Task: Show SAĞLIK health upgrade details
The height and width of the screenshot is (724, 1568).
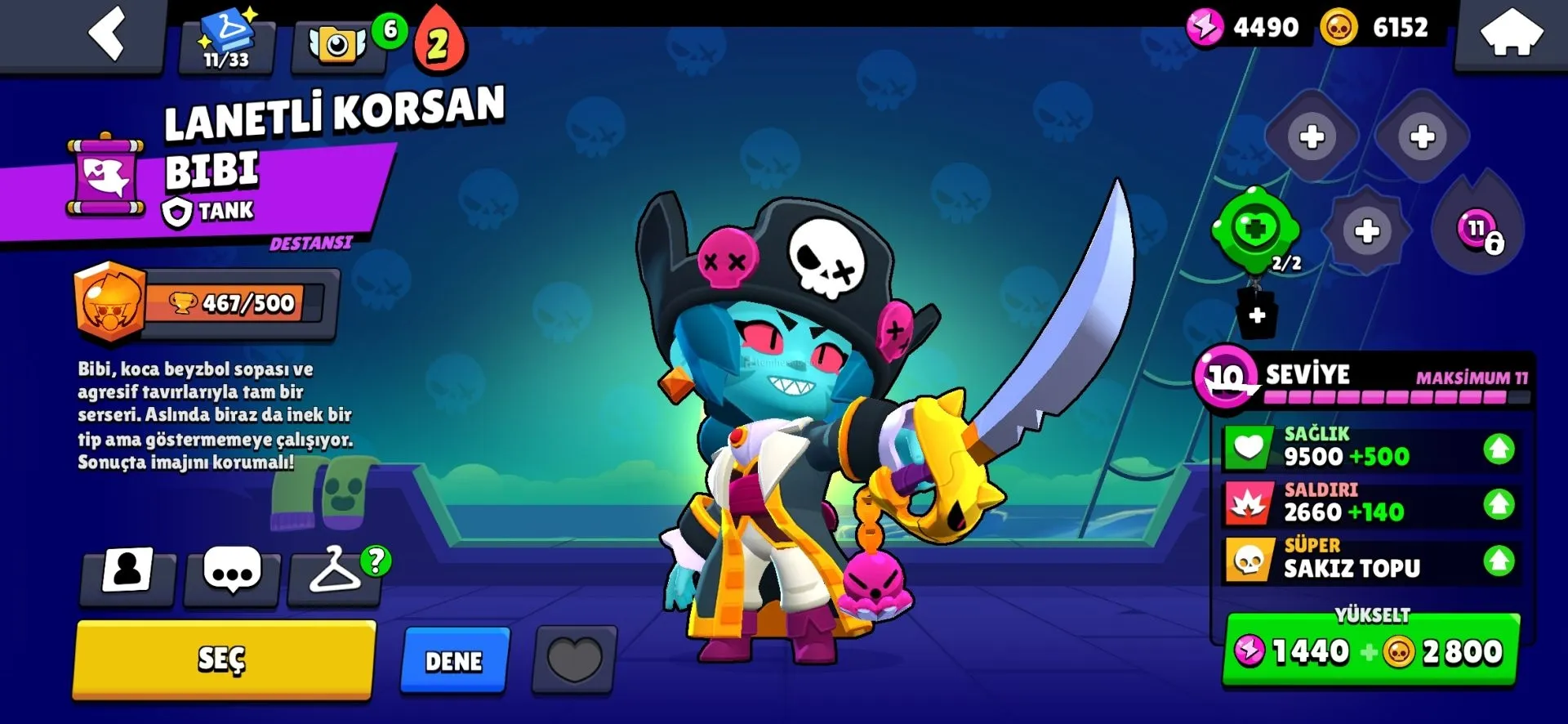Action: tap(1370, 448)
